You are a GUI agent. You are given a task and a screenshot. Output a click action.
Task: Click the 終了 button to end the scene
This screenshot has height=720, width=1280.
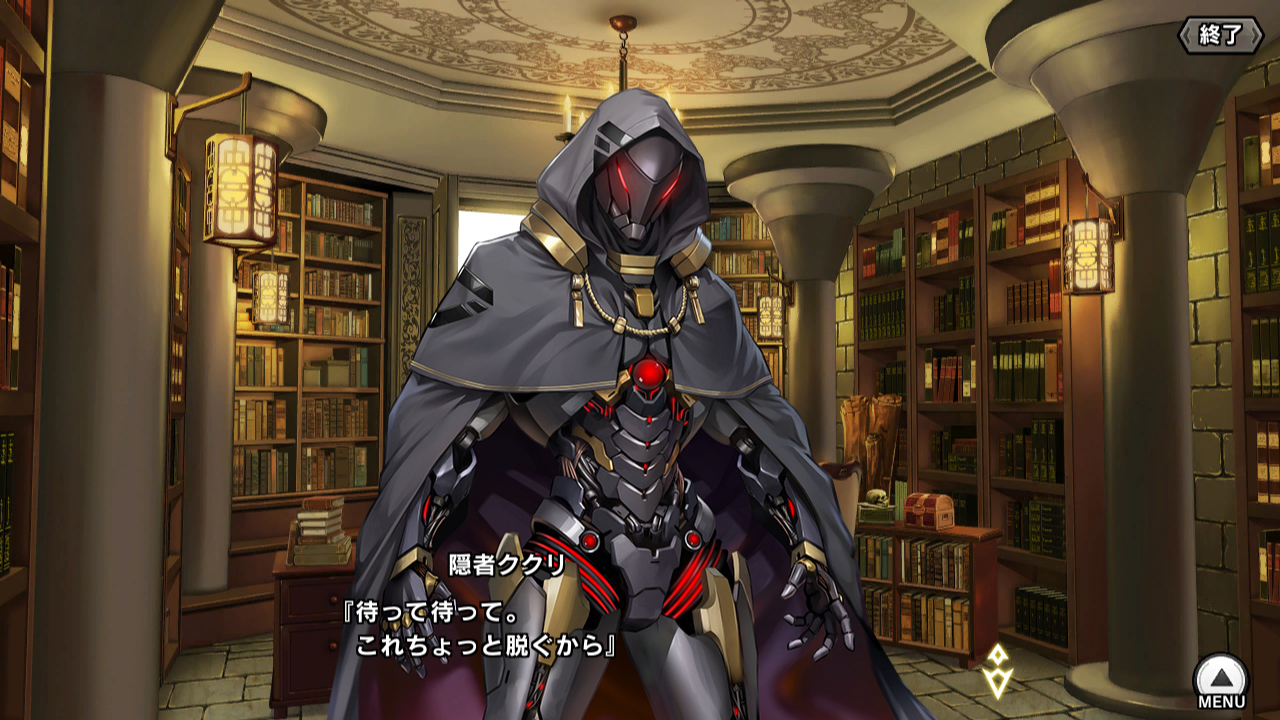tap(1220, 36)
